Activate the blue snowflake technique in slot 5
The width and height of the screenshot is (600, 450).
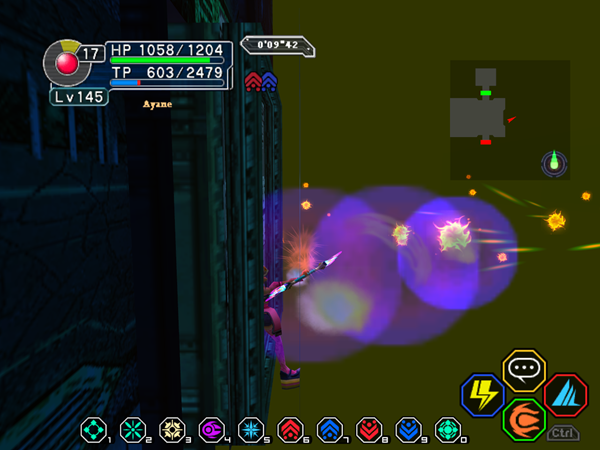click(x=251, y=430)
